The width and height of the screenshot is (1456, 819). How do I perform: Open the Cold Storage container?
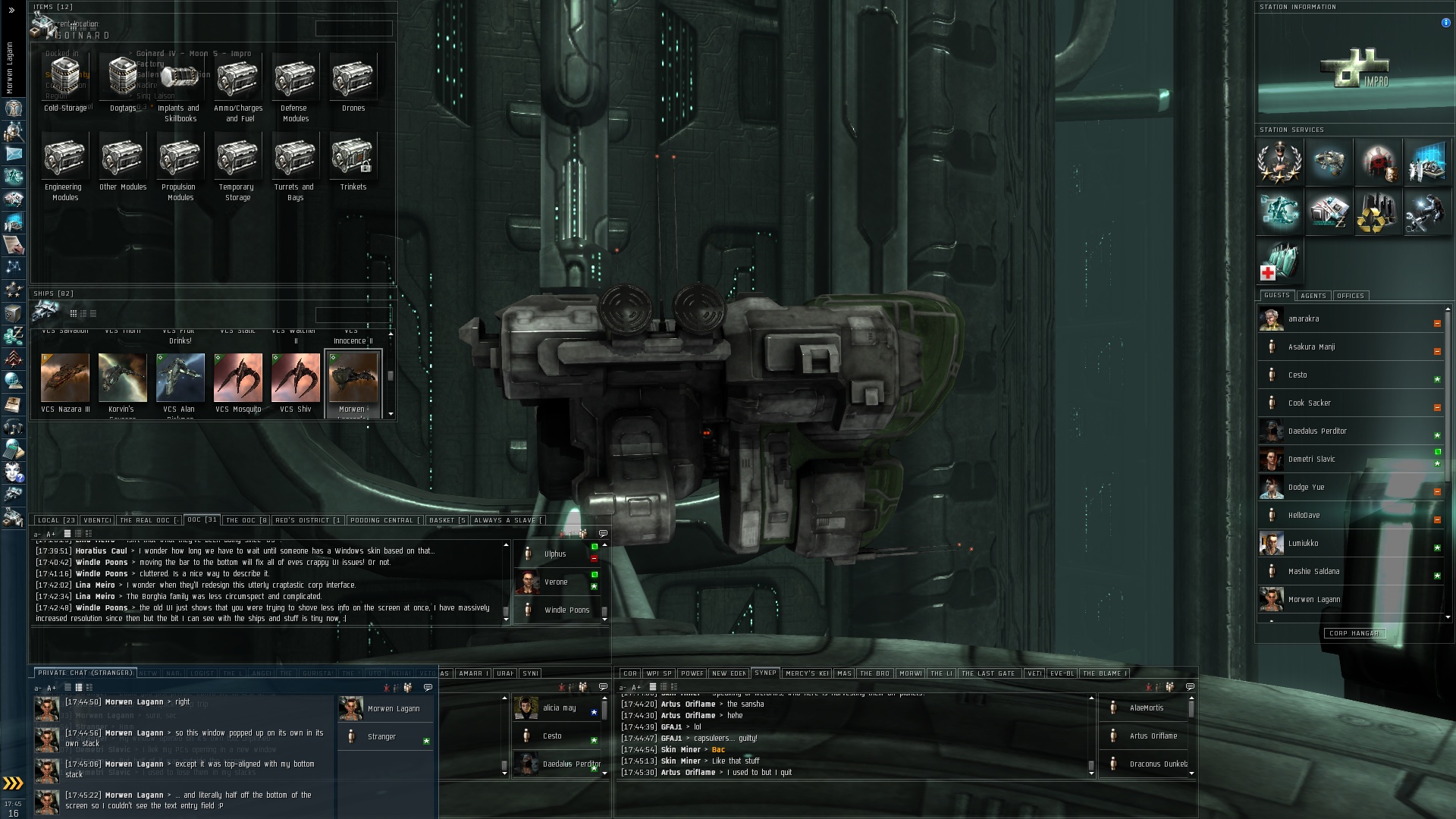pos(65,78)
